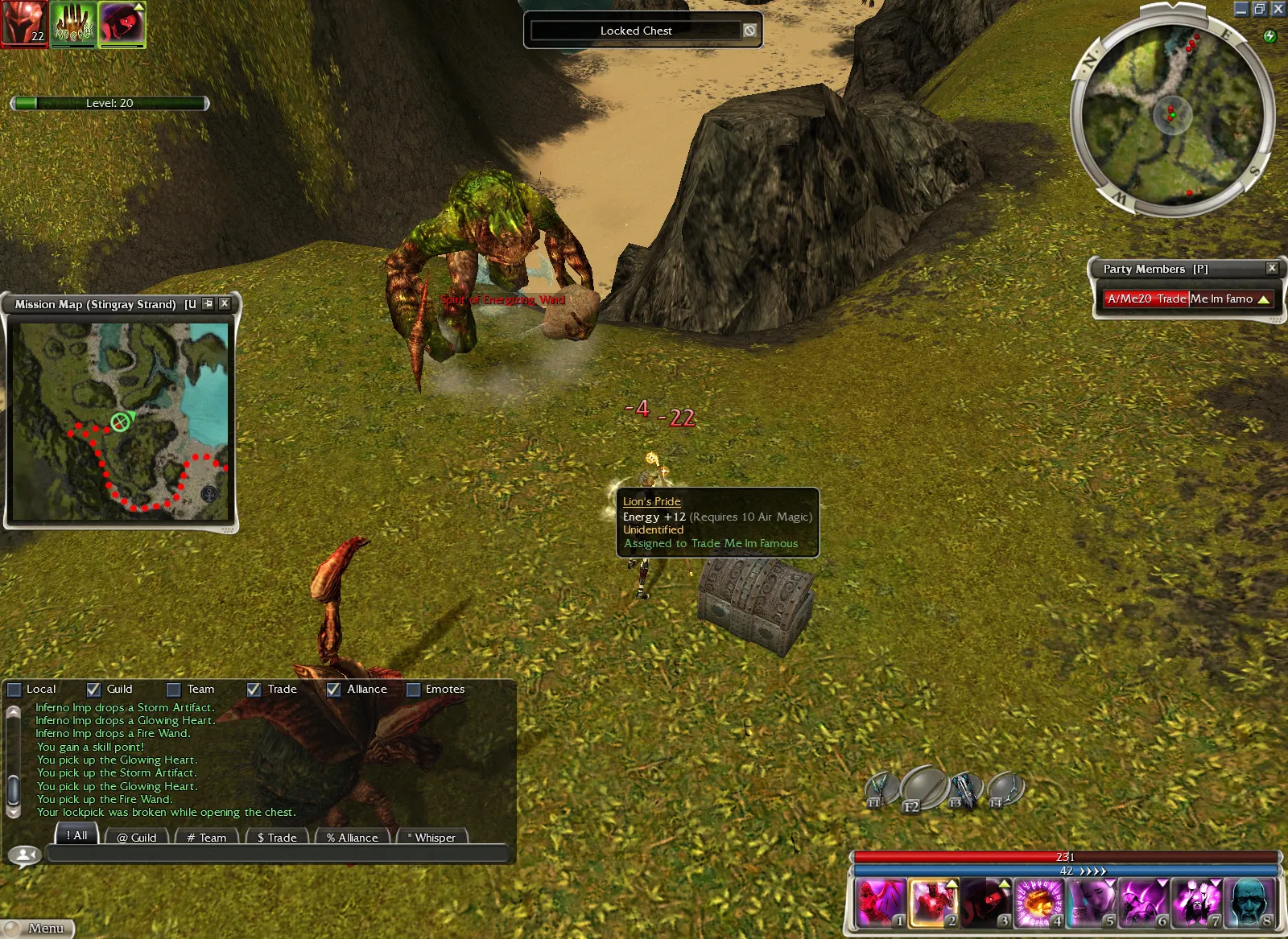
Task: Enable the Emotes chat filter
Action: pos(414,690)
